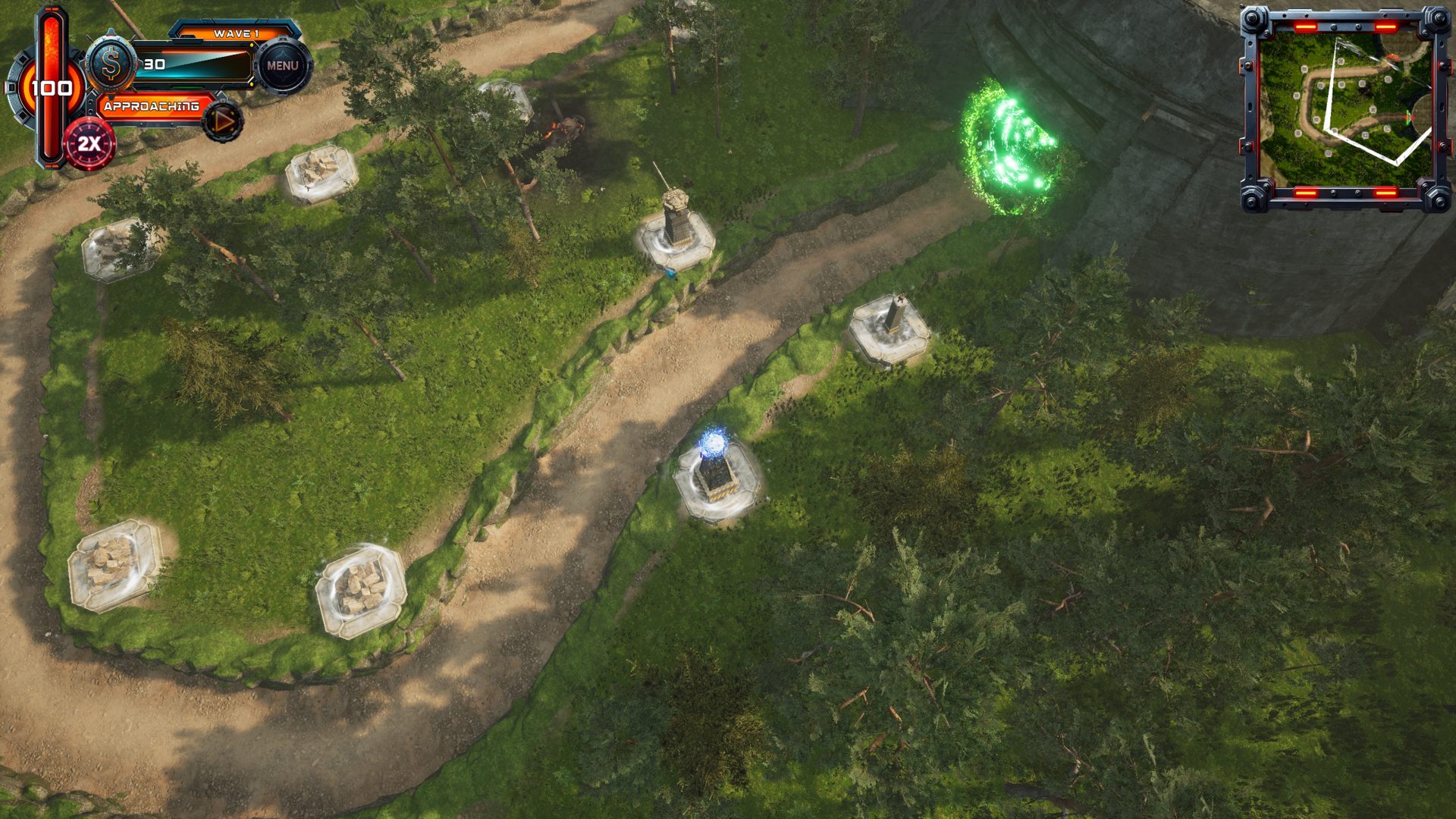Viewport: 1456px width, 819px height.
Task: Open the round MENU button
Action: pyautogui.click(x=282, y=66)
